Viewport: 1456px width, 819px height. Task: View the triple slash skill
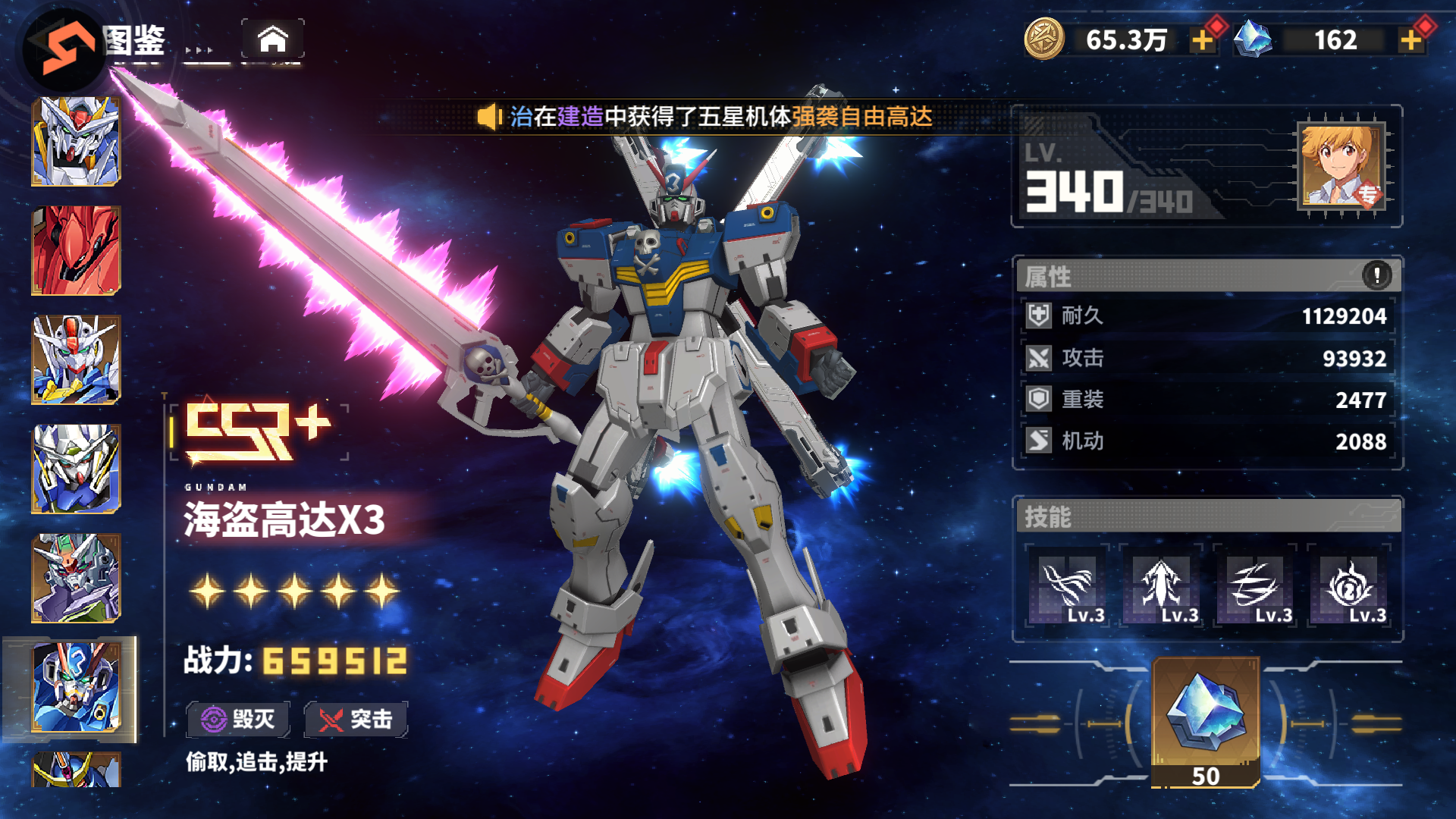coord(1255,586)
